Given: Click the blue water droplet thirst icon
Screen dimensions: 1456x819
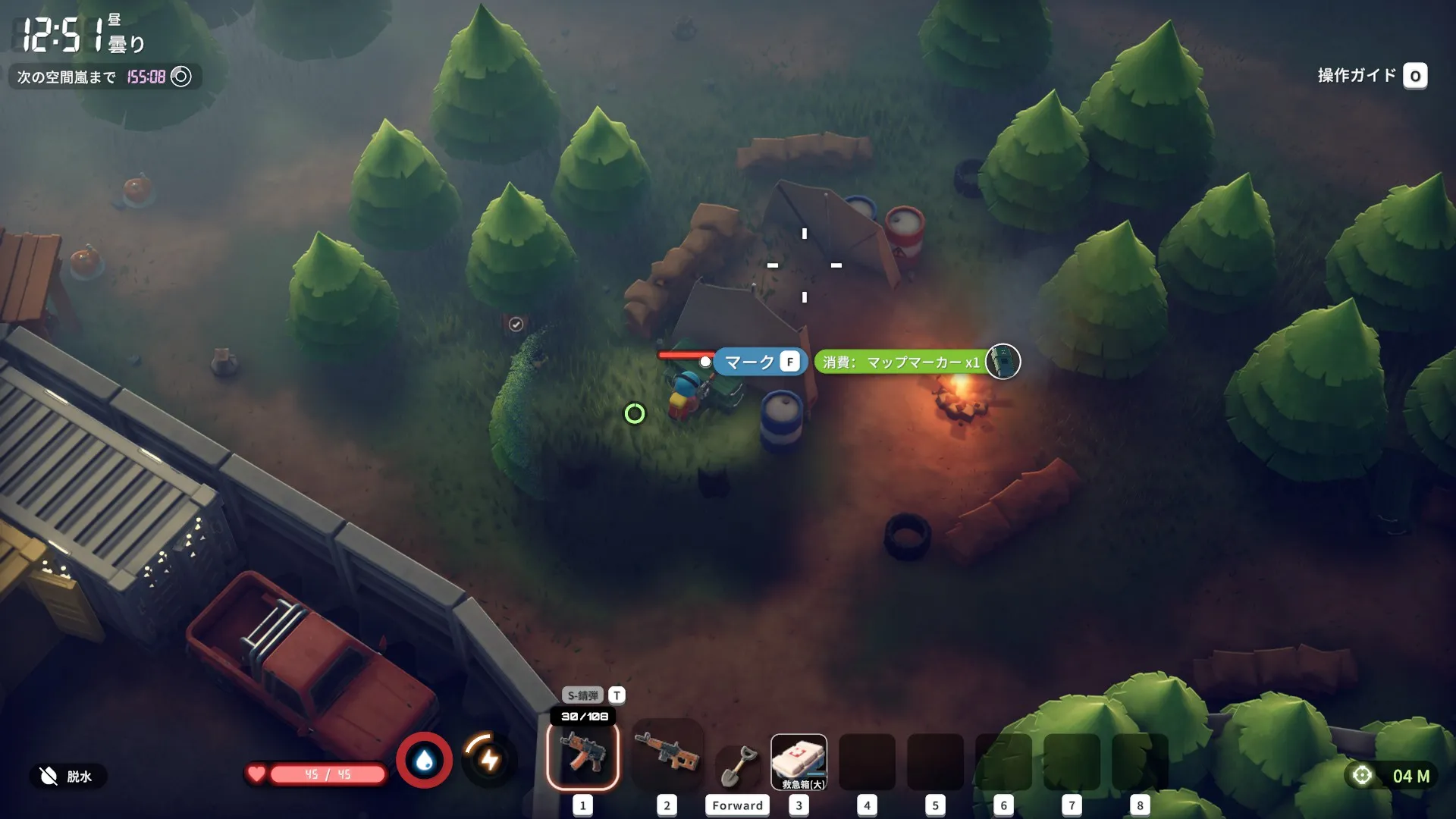Looking at the screenshot, I should tap(425, 760).
